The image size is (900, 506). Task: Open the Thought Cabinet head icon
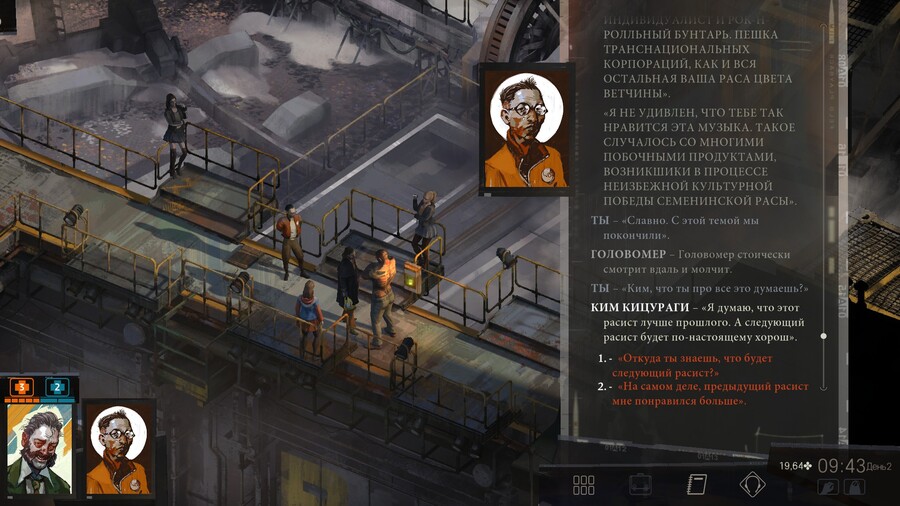click(752, 485)
